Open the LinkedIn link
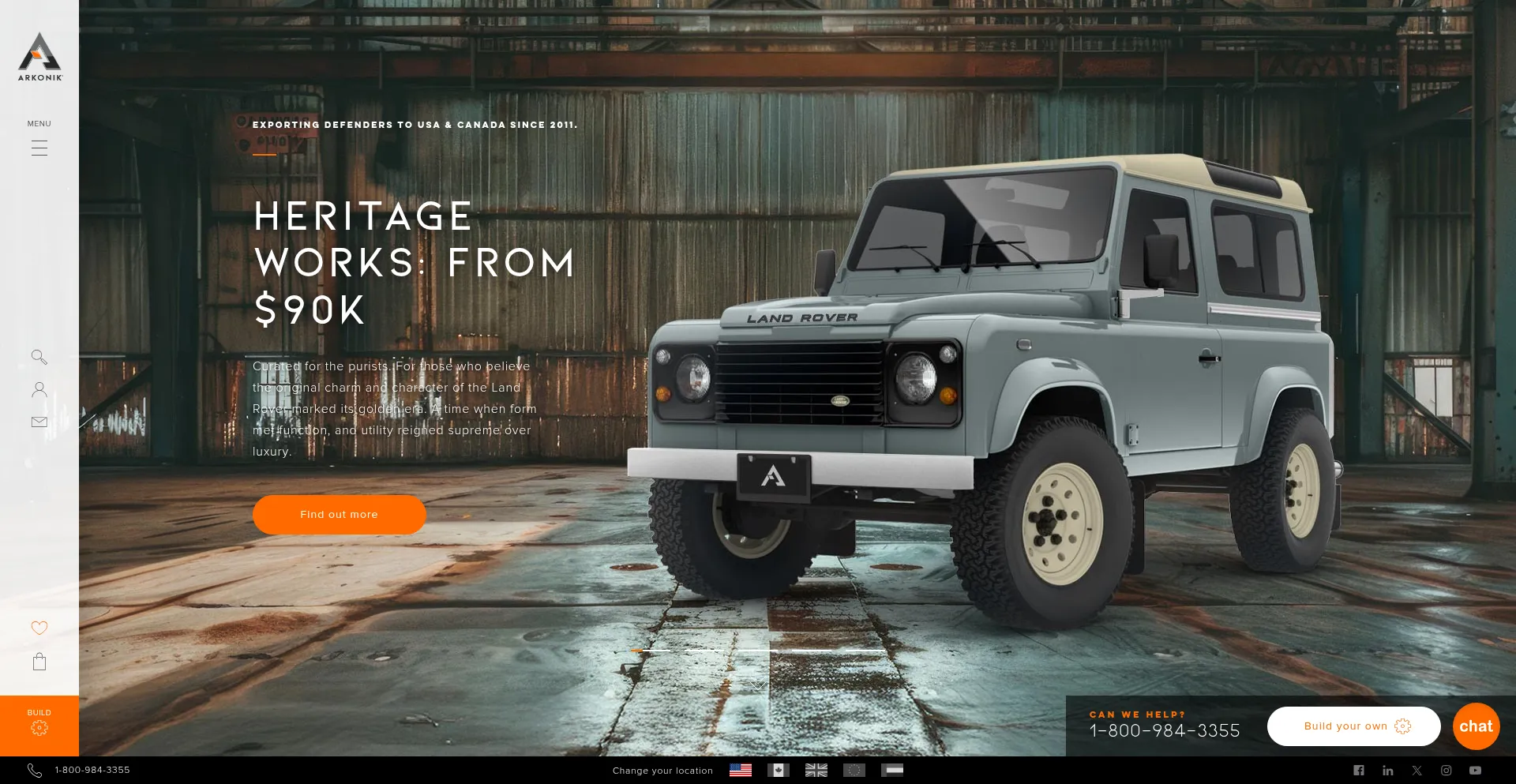Viewport: 1516px width, 784px height. (1387, 771)
